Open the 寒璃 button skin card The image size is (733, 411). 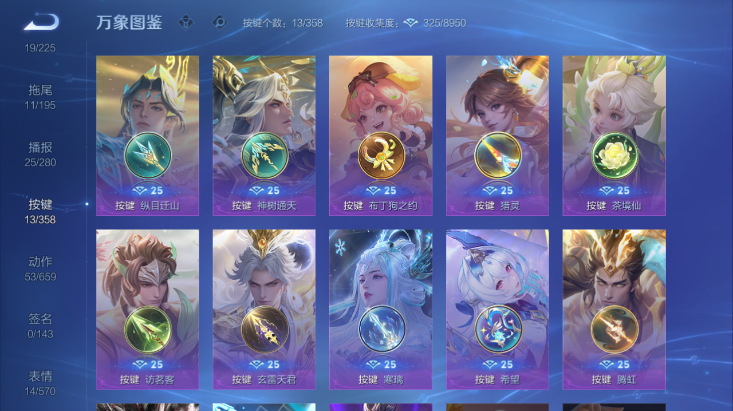[x=381, y=309]
